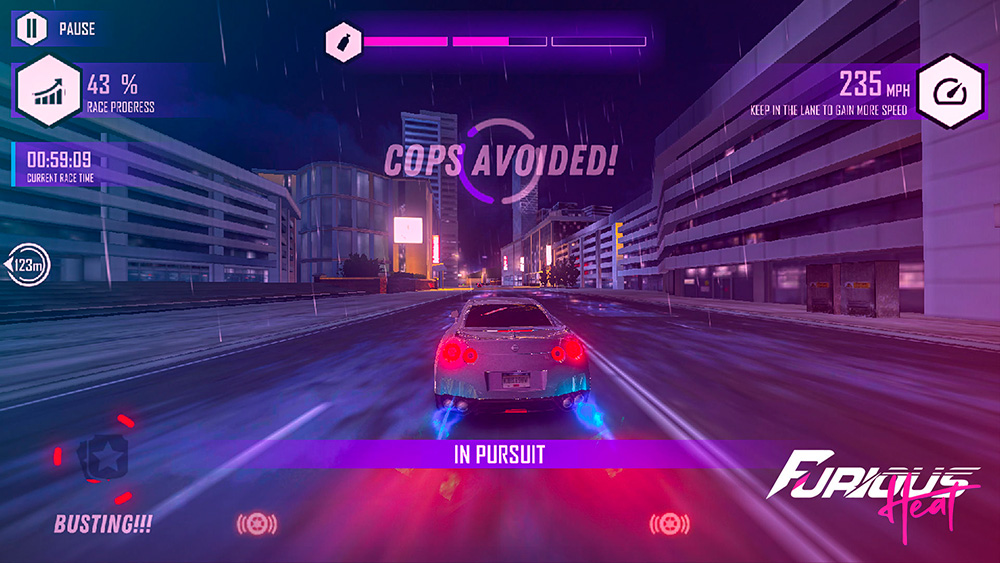
Task: Click the police badge busting indicator
Action: click(107, 458)
